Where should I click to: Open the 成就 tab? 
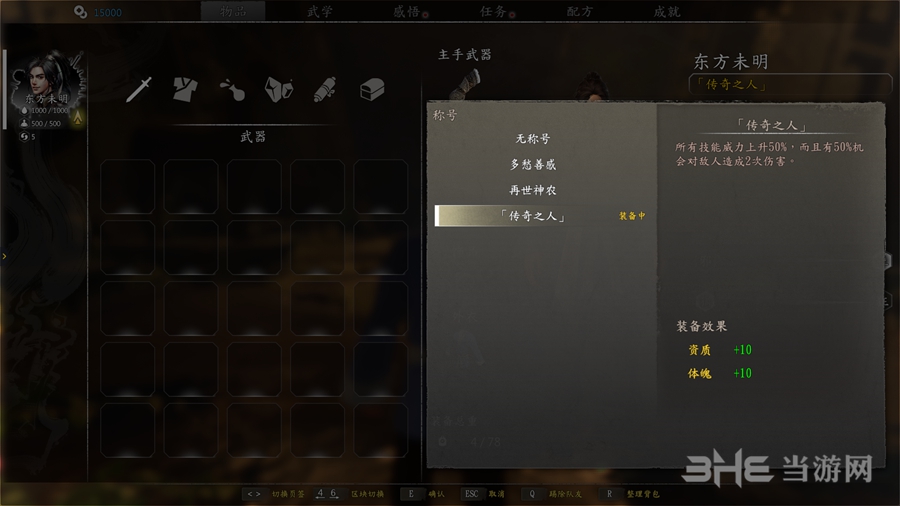[667, 12]
